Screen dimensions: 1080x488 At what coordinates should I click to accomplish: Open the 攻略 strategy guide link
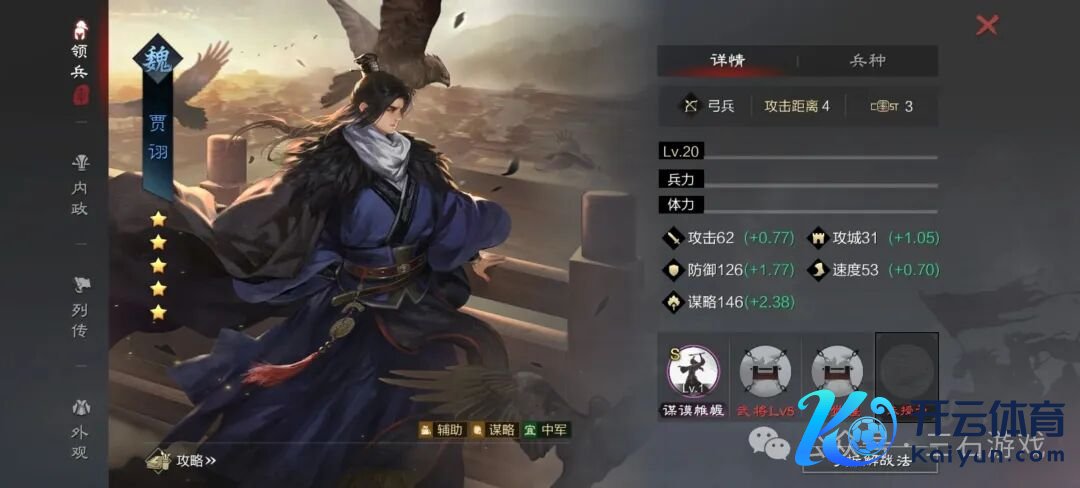[x=183, y=460]
